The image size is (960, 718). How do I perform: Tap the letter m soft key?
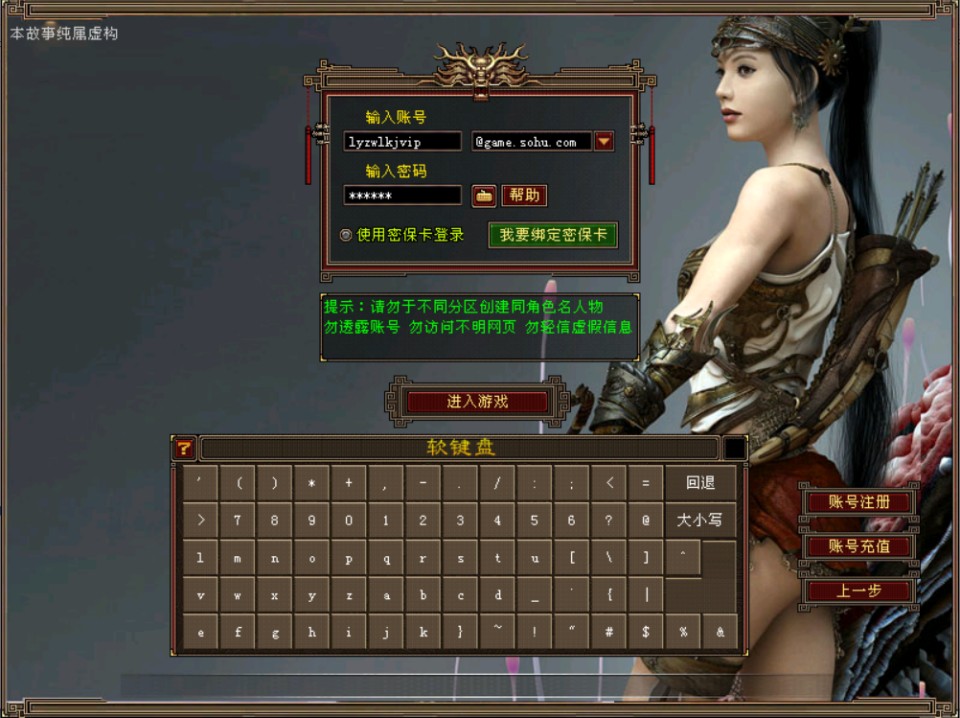point(237,558)
